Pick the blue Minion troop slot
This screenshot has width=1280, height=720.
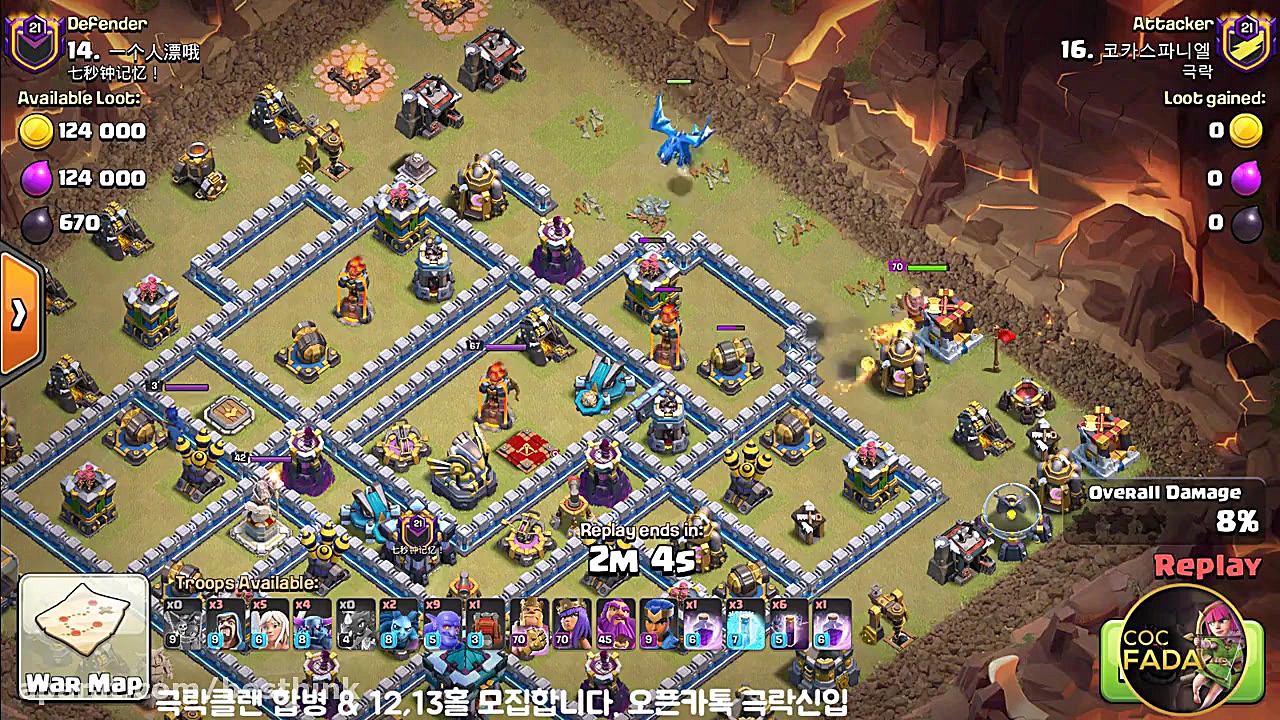(400, 625)
